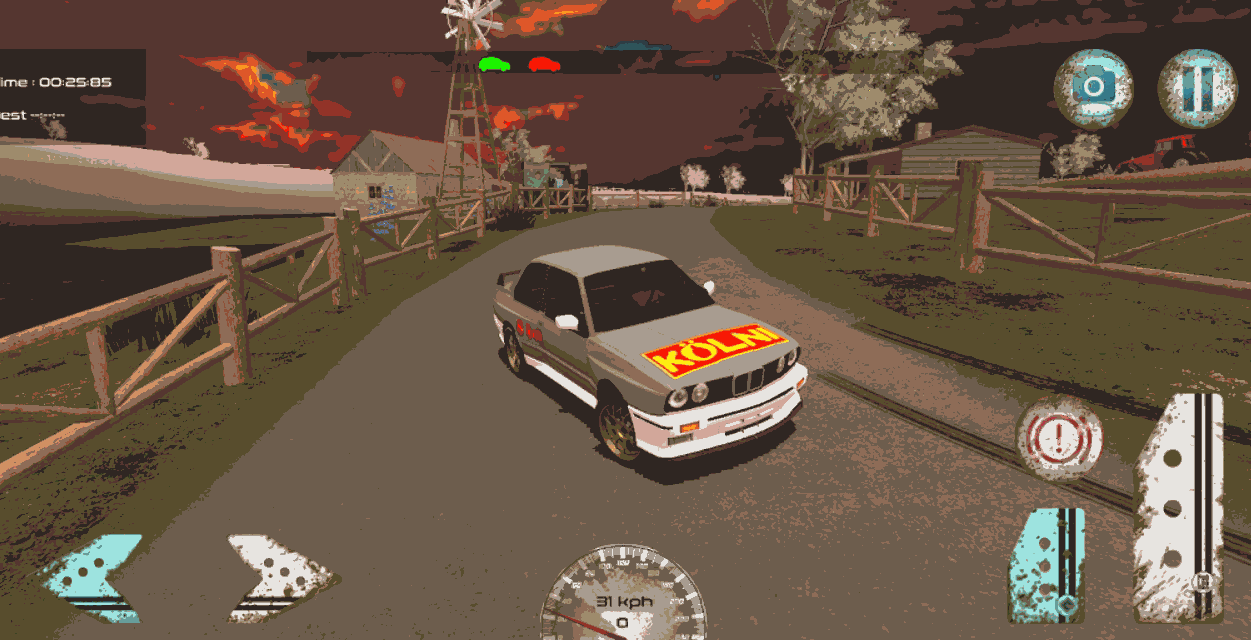Tap the camera view button

point(1093,88)
